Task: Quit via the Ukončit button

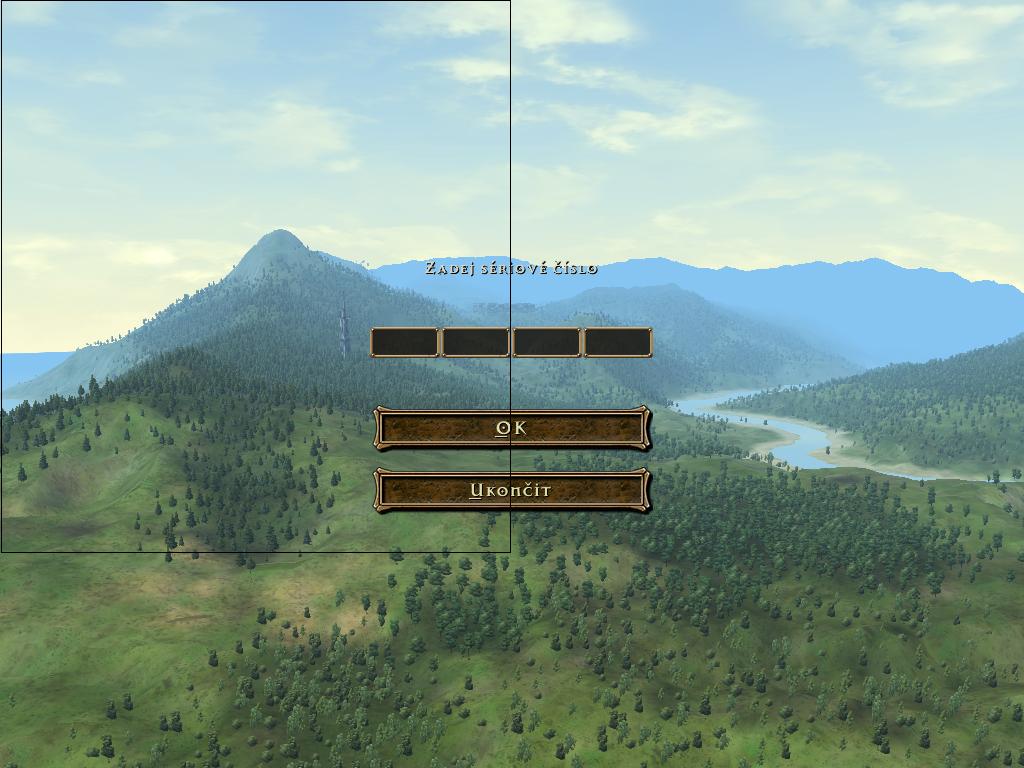Action: click(511, 490)
